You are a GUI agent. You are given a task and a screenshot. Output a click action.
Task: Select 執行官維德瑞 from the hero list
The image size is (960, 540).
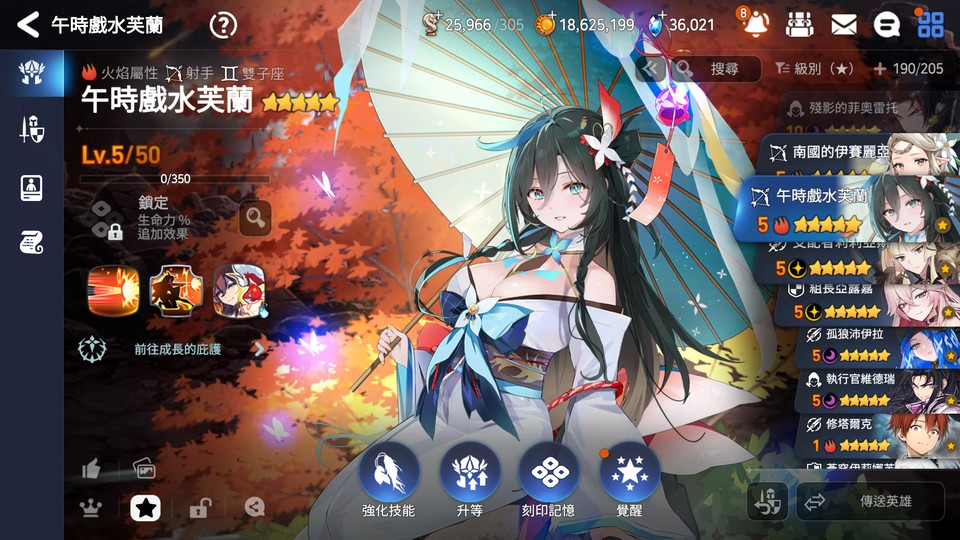pos(870,390)
